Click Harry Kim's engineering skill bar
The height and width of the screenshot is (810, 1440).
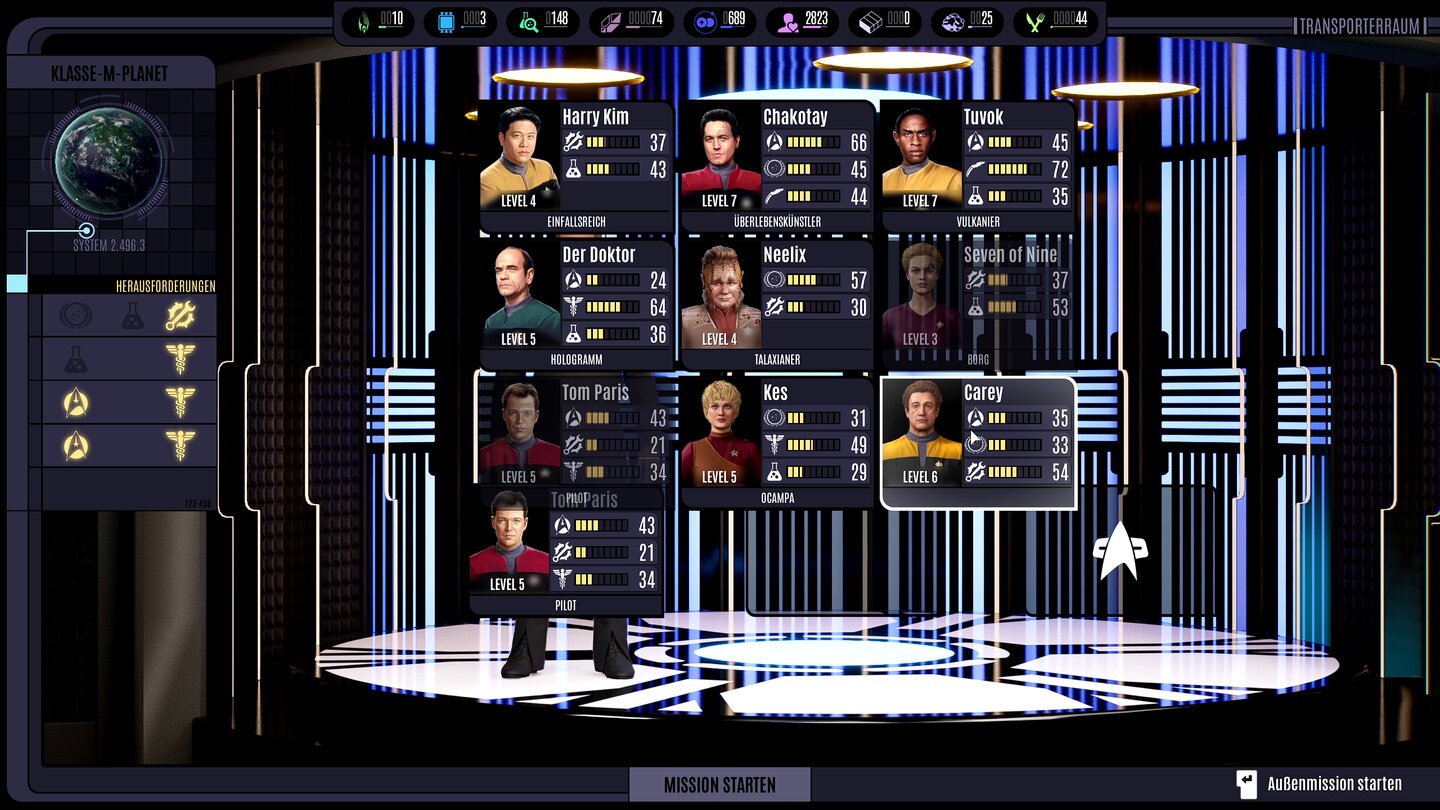(610, 142)
